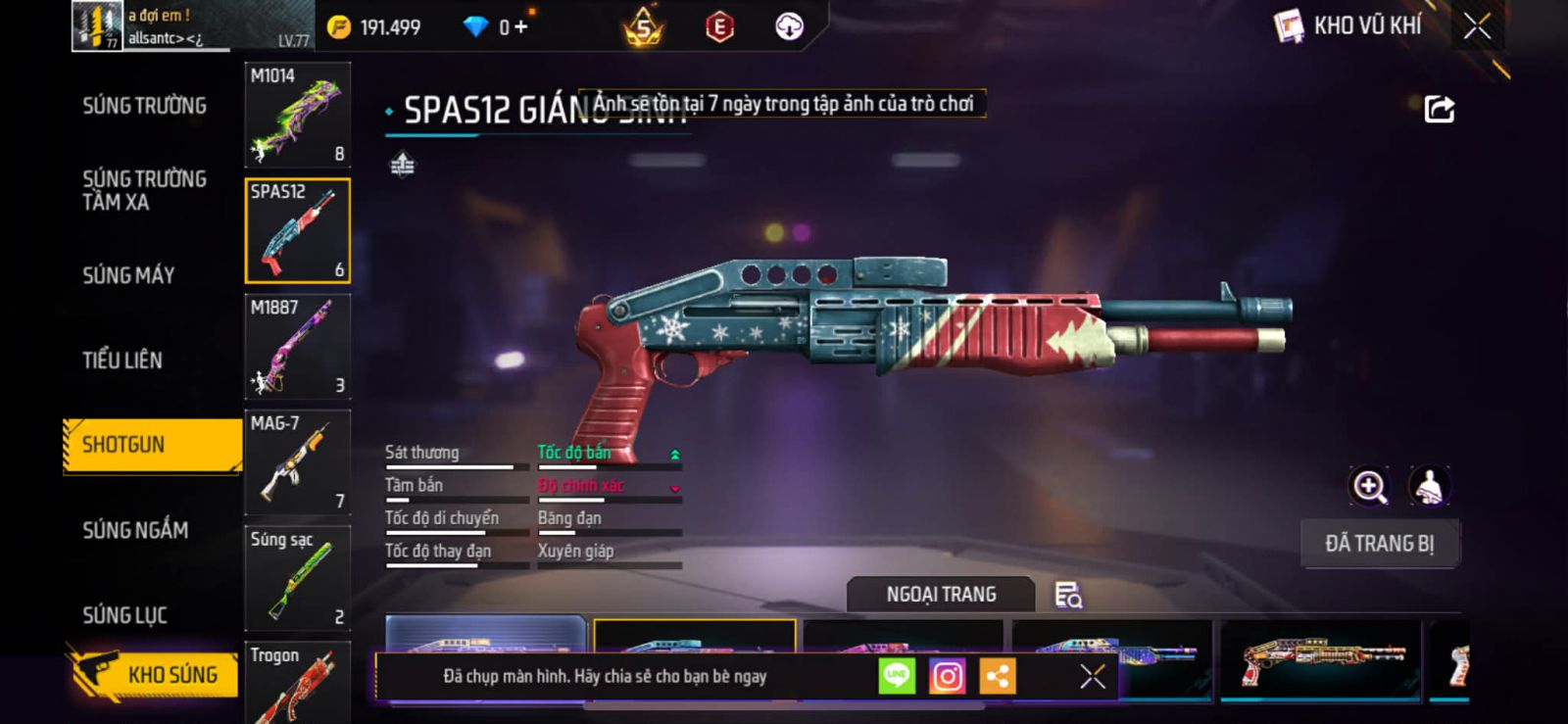Viewport: 1568px width, 724px height.
Task: Switch to SÚNG LỤC weapons
Action: click(124, 615)
